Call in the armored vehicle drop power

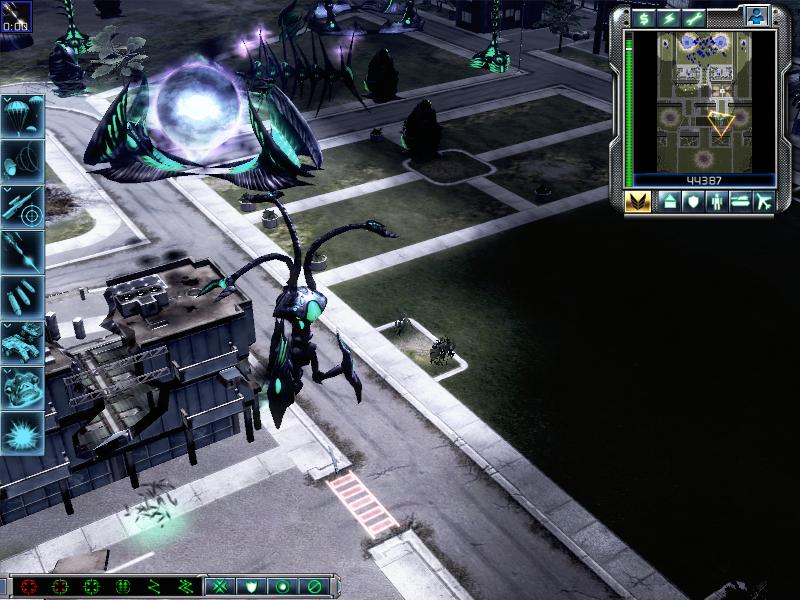click(x=22, y=341)
